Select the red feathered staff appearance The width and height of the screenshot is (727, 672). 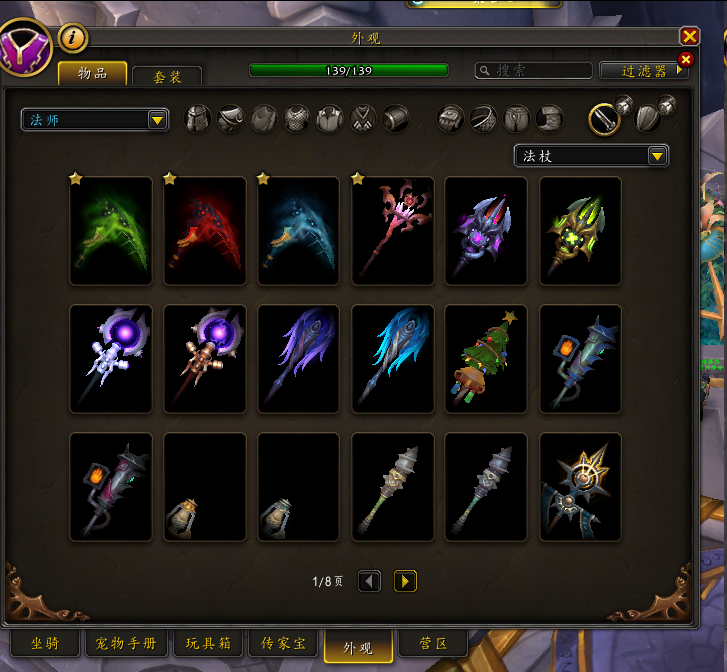205,231
